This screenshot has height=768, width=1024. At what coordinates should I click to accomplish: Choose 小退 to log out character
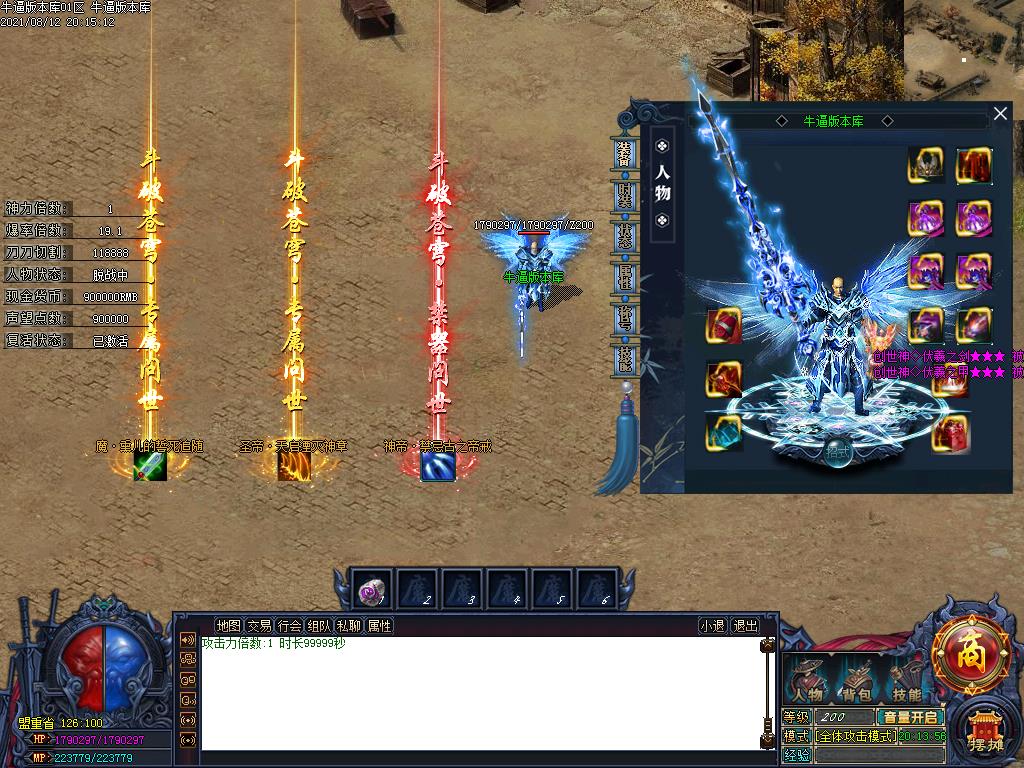[x=712, y=626]
